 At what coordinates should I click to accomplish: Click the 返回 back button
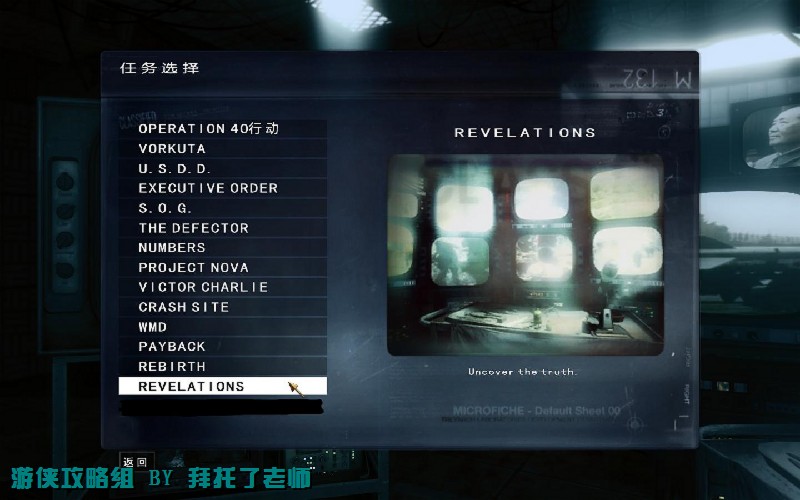point(134,462)
